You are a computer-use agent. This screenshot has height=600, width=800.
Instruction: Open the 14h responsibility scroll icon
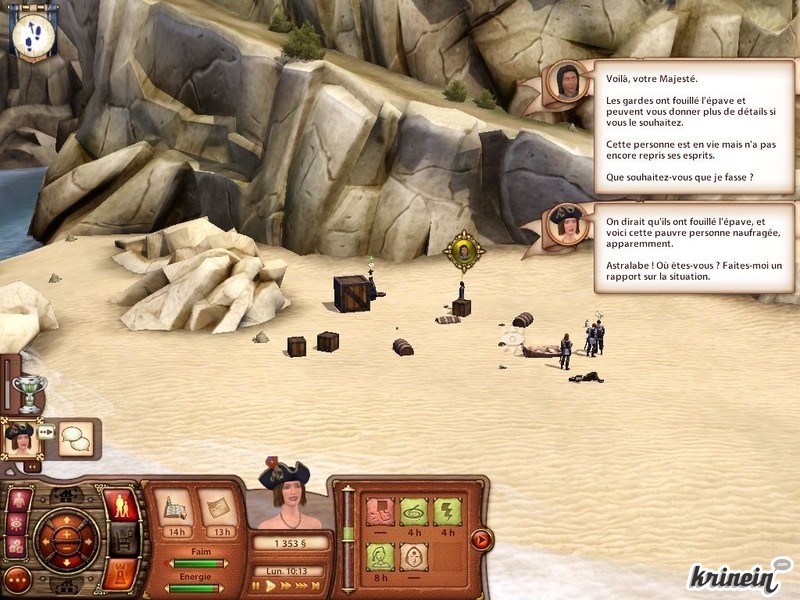(x=174, y=507)
